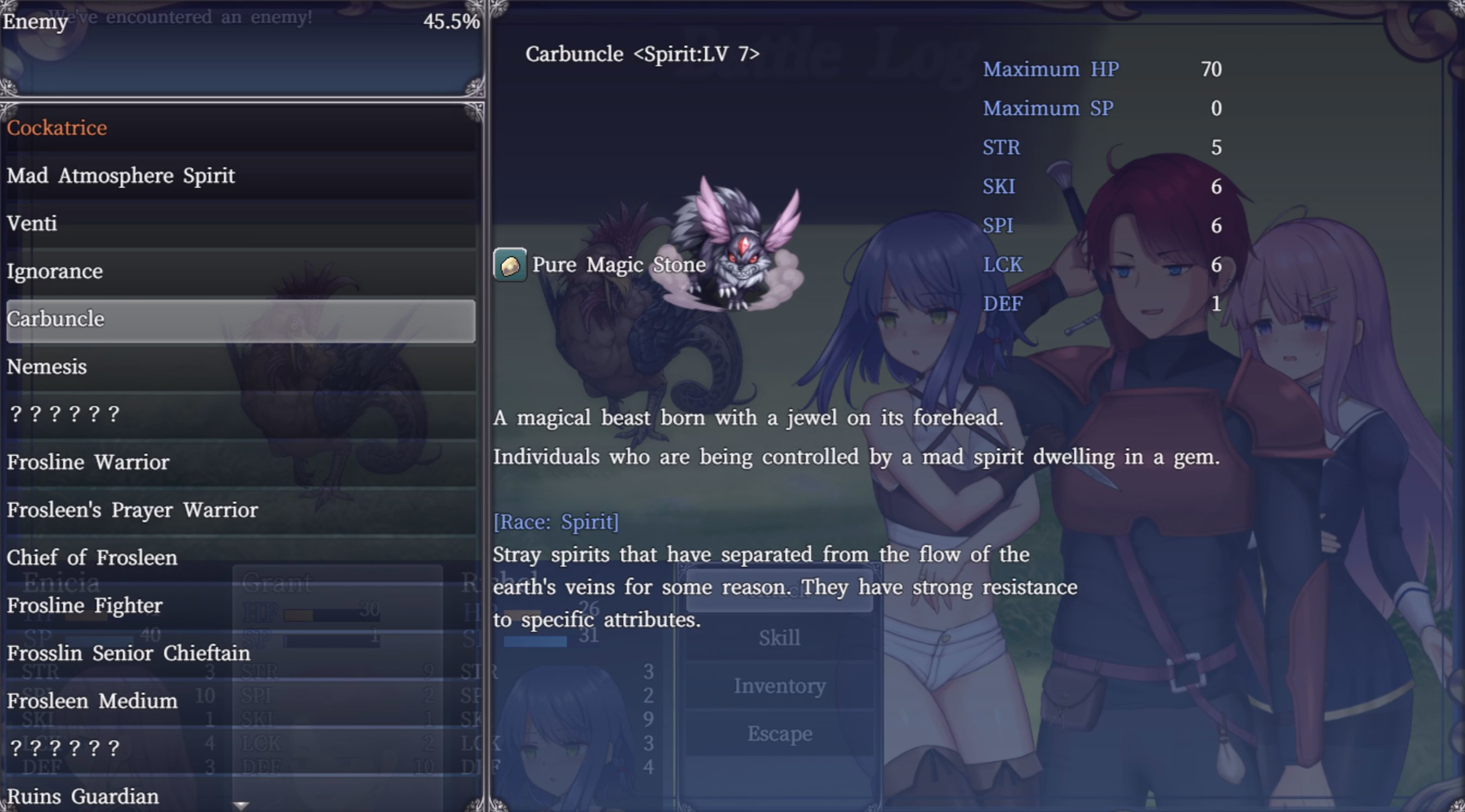Click the Pure Magic Stone drop icon
This screenshot has width=1465, height=812.
[510, 264]
